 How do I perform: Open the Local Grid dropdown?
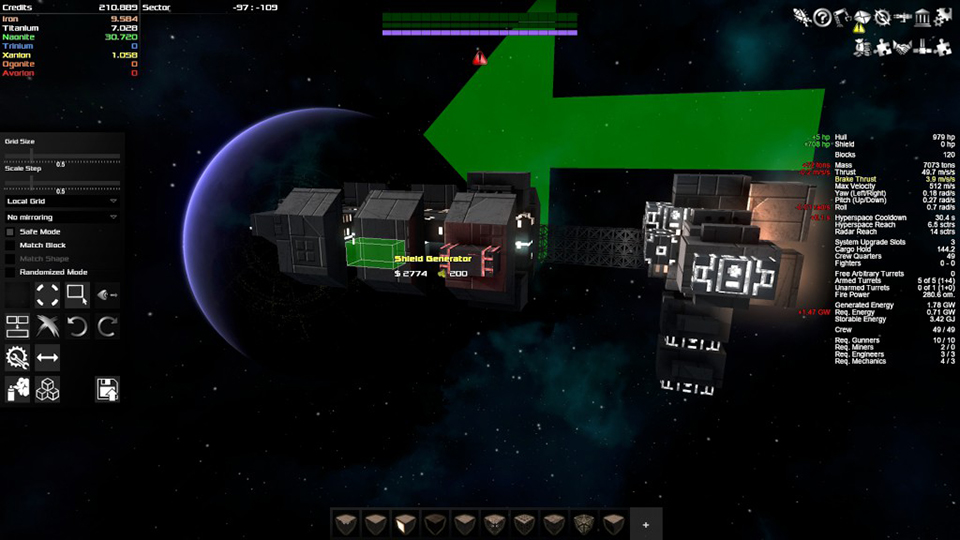(x=62, y=201)
